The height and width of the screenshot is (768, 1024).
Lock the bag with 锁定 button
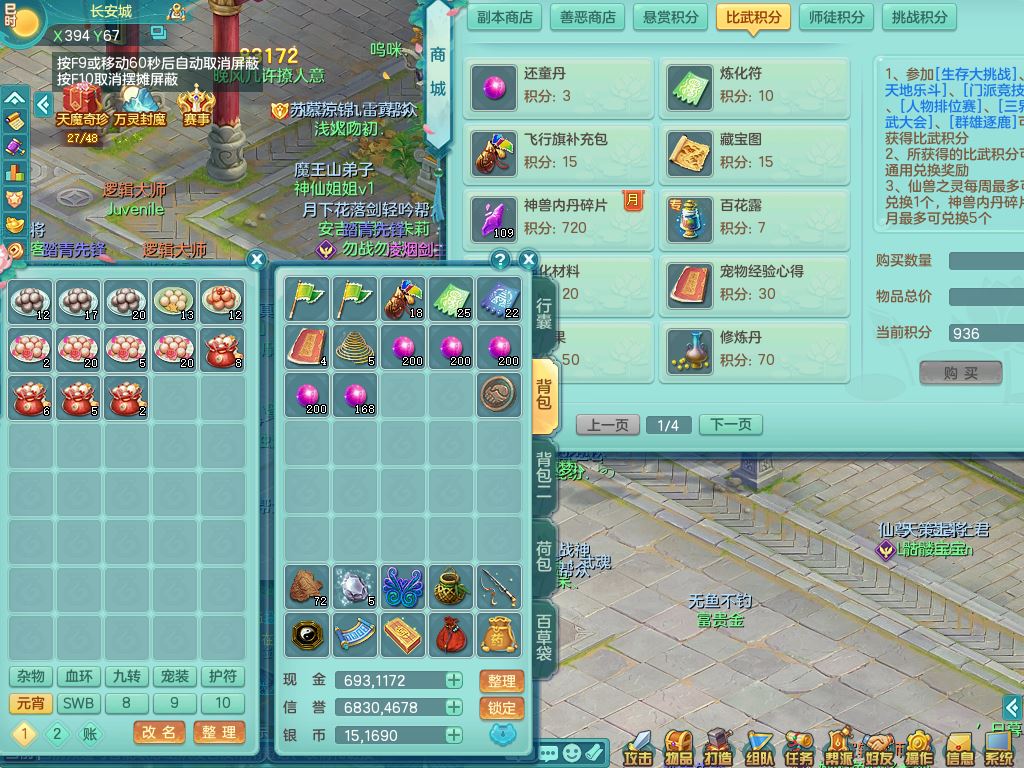[502, 708]
